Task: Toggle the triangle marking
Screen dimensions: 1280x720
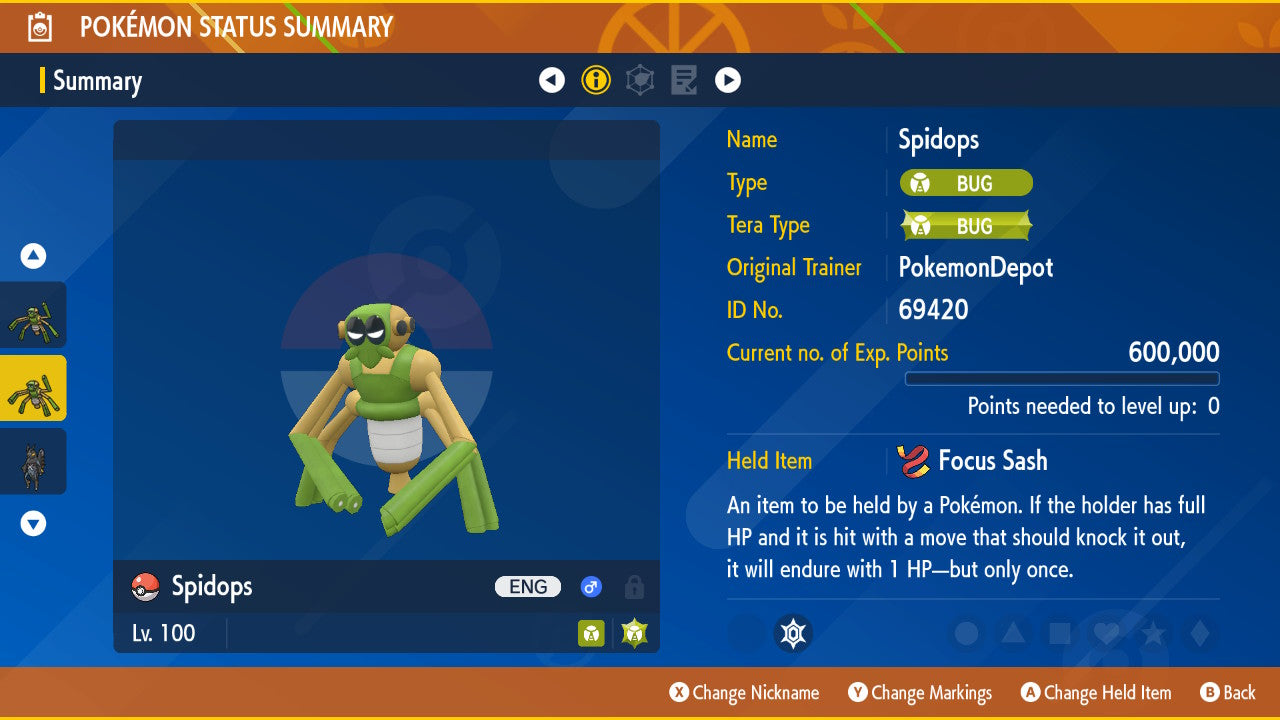Action: [x=1012, y=633]
